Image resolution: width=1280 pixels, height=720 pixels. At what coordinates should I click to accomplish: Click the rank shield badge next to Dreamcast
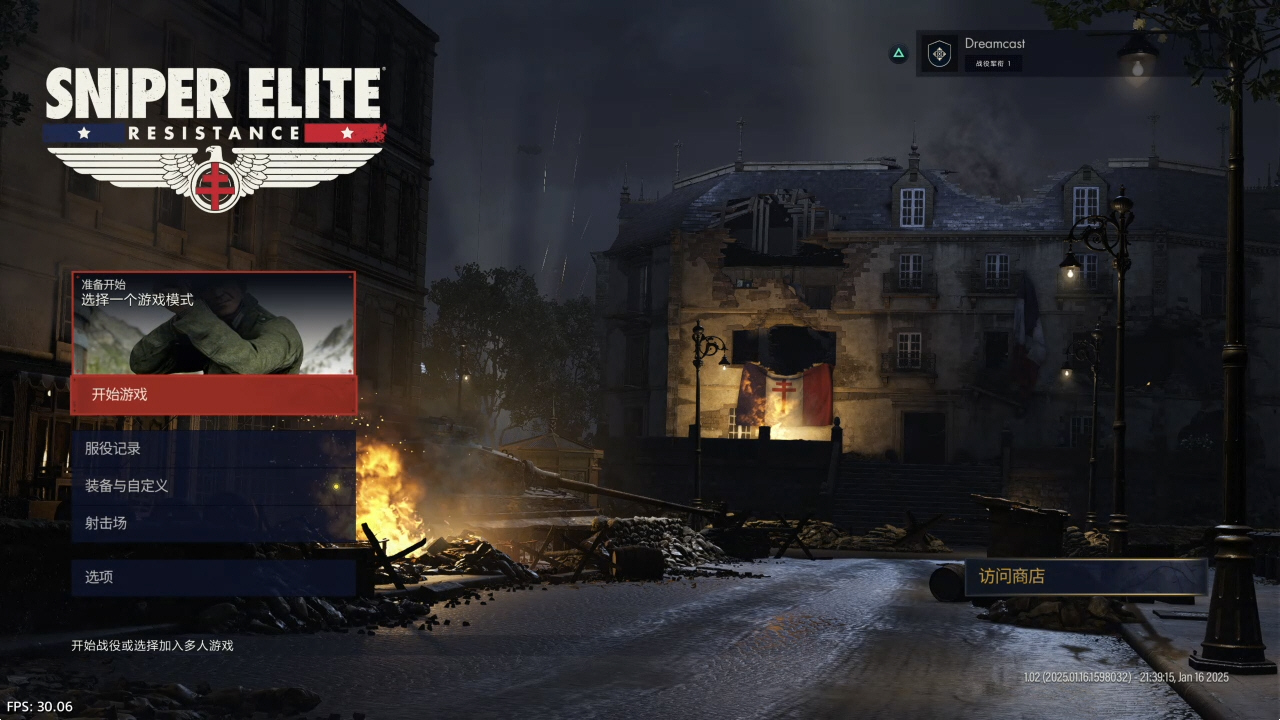[938, 53]
